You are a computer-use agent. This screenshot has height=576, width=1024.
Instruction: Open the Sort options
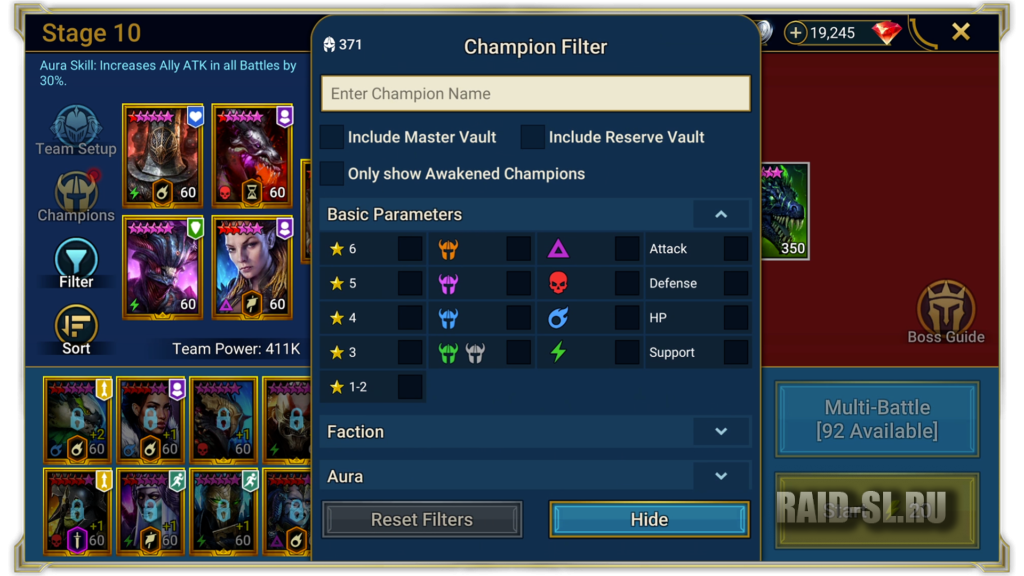click(x=76, y=330)
